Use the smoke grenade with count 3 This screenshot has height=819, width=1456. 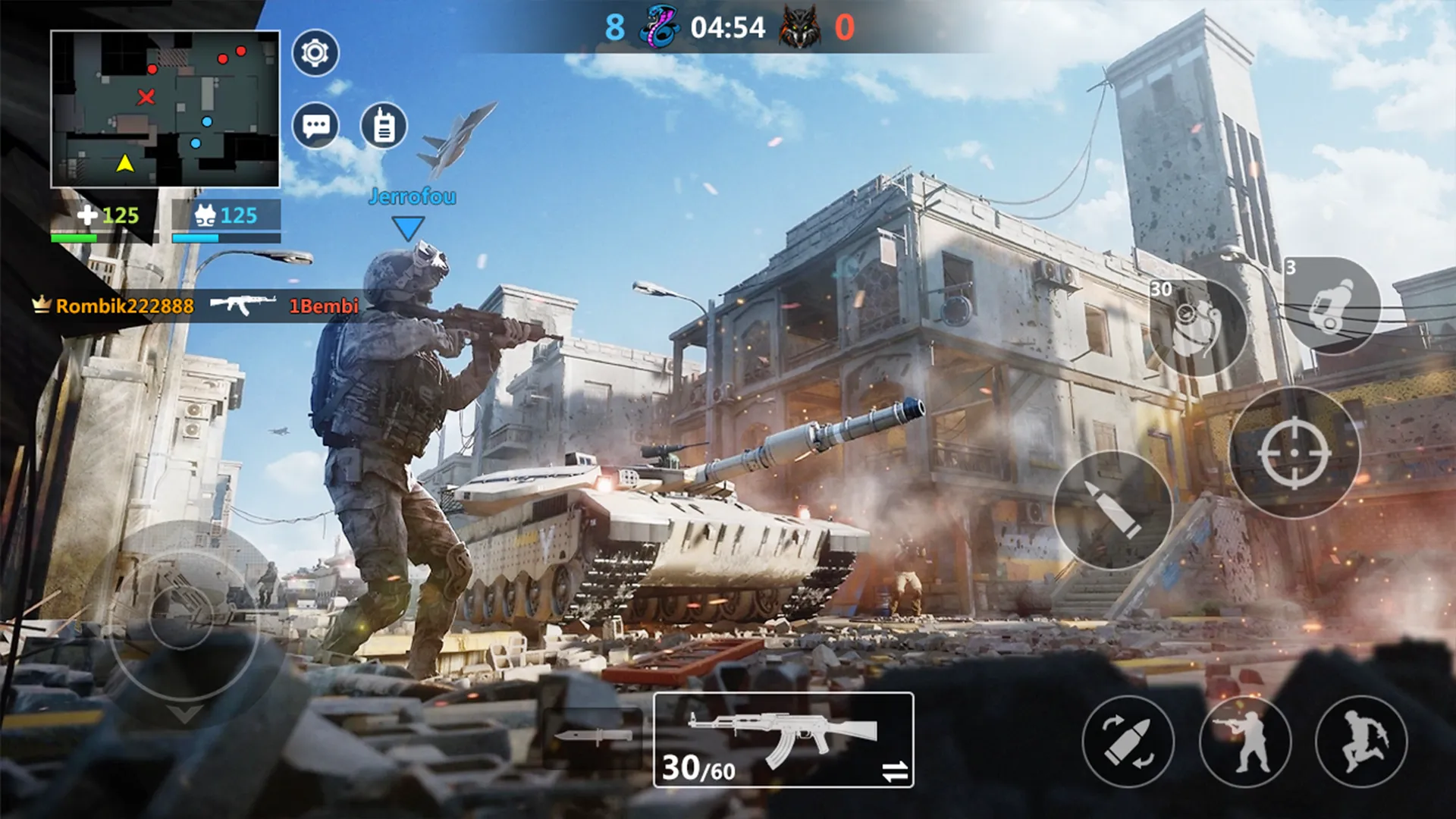pos(1332,306)
